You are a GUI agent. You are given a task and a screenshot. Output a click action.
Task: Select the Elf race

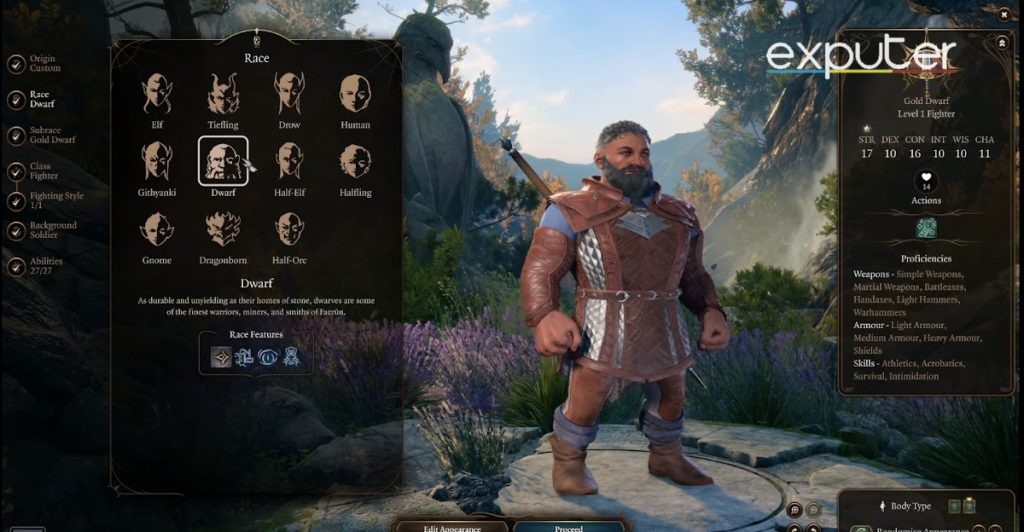point(157,95)
